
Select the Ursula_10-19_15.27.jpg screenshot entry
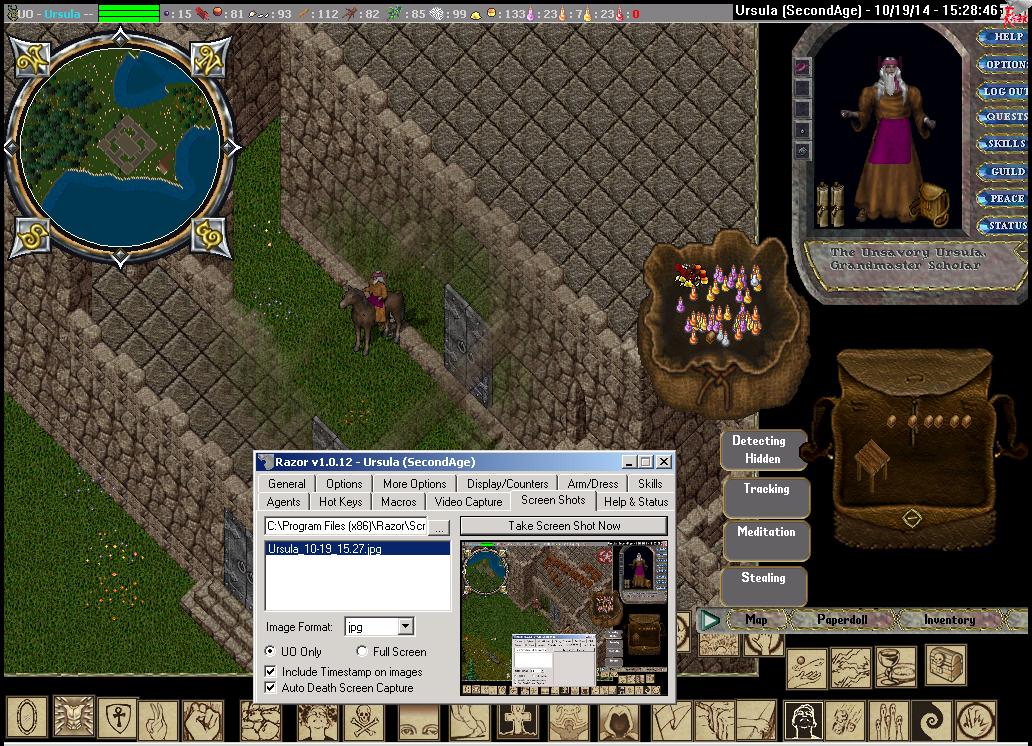325,549
